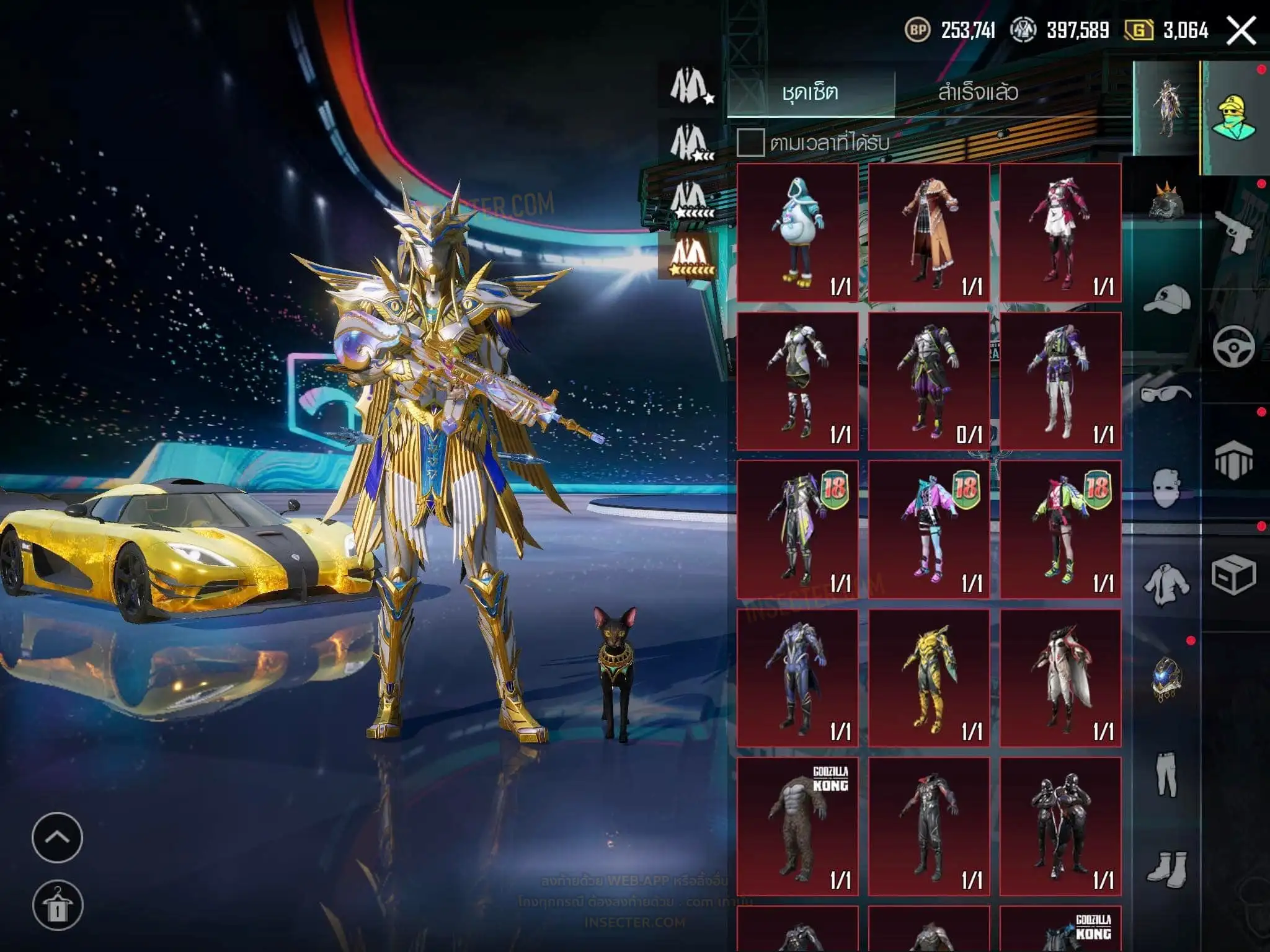Select the Godzilla Kong furry ape suit
This screenshot has width=1270, height=952.
pyautogui.click(x=797, y=826)
